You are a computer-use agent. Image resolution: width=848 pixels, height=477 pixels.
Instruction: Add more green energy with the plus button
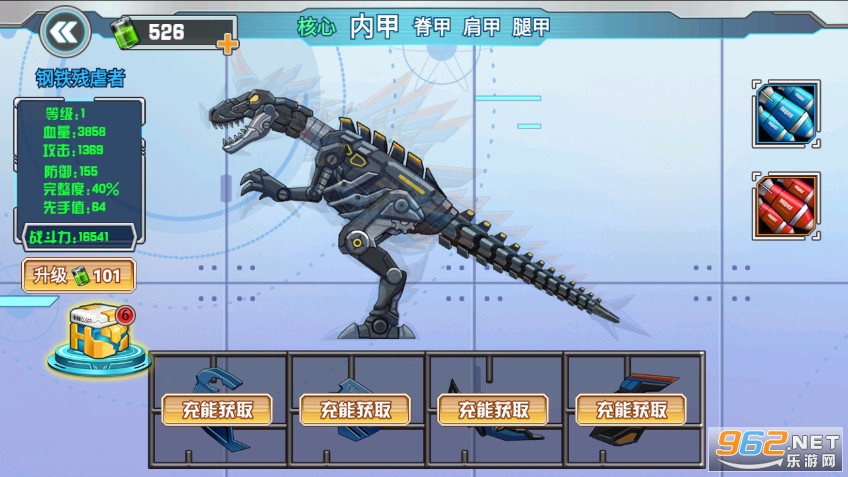coord(228,43)
